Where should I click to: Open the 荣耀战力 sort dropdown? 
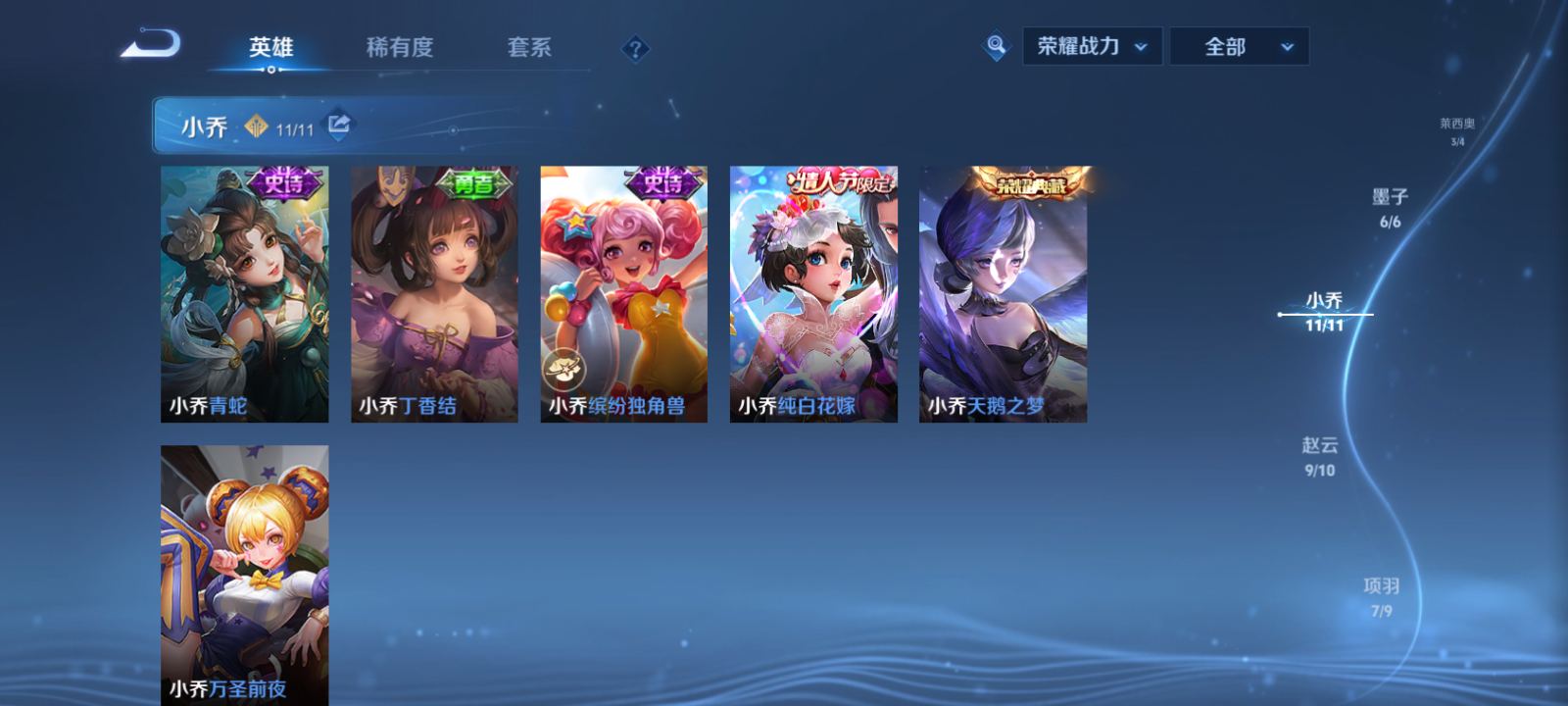[1091, 45]
